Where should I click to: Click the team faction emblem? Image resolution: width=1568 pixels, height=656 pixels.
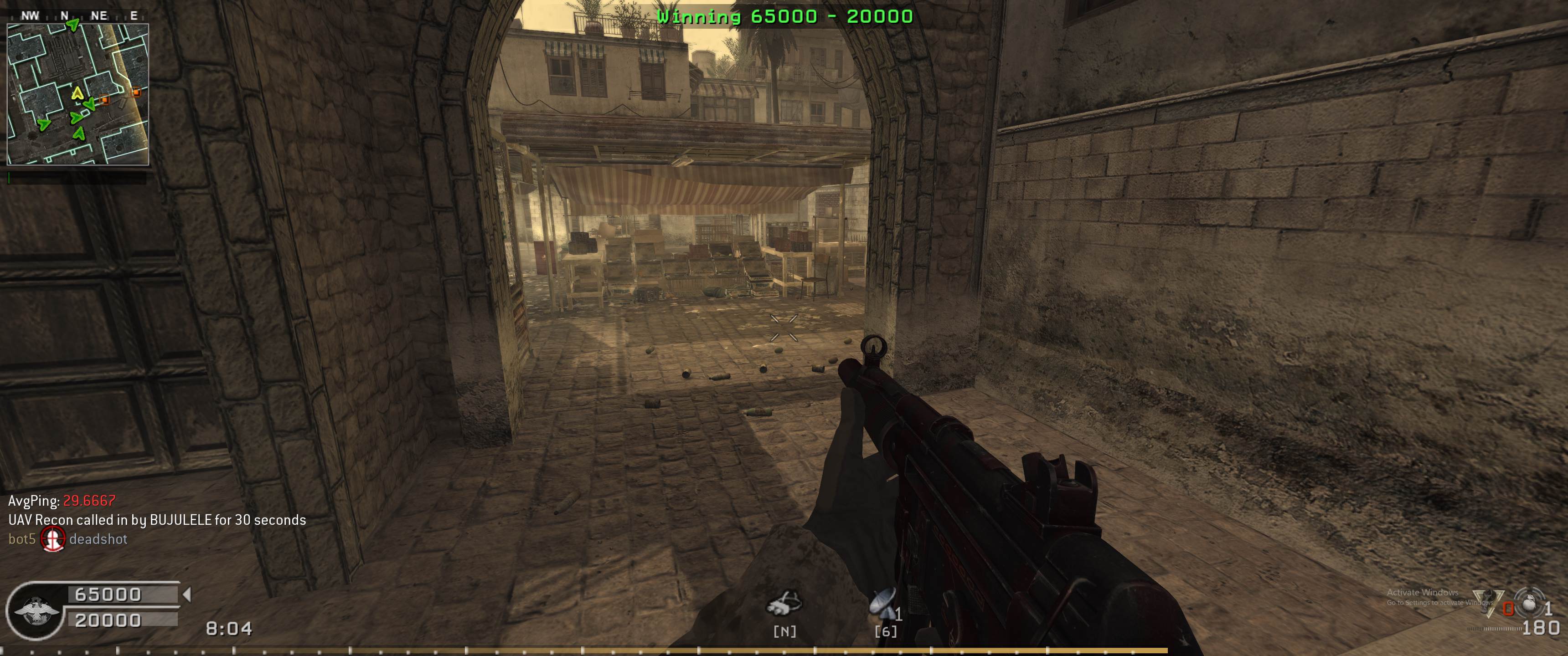coord(36,610)
